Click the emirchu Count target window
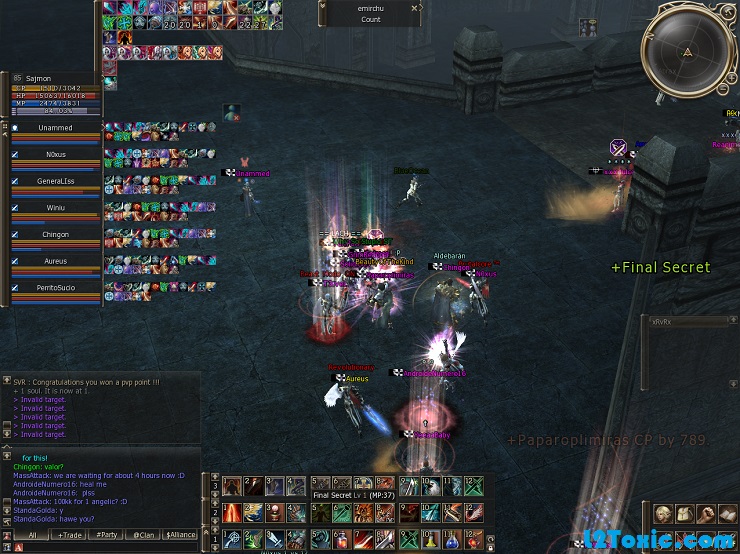Screen dimensions: 740x554 pos(371,13)
